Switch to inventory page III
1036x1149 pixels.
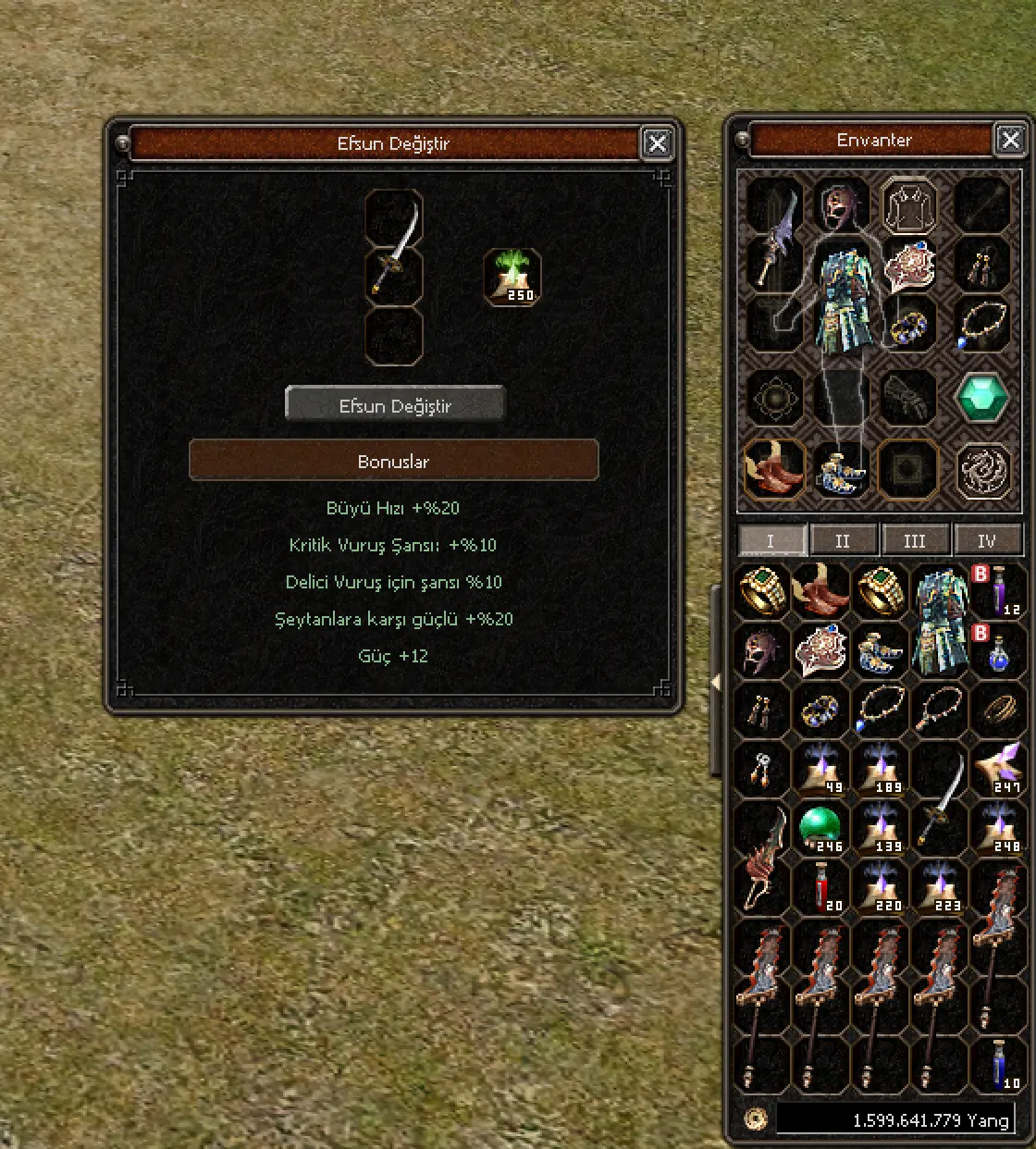914,540
